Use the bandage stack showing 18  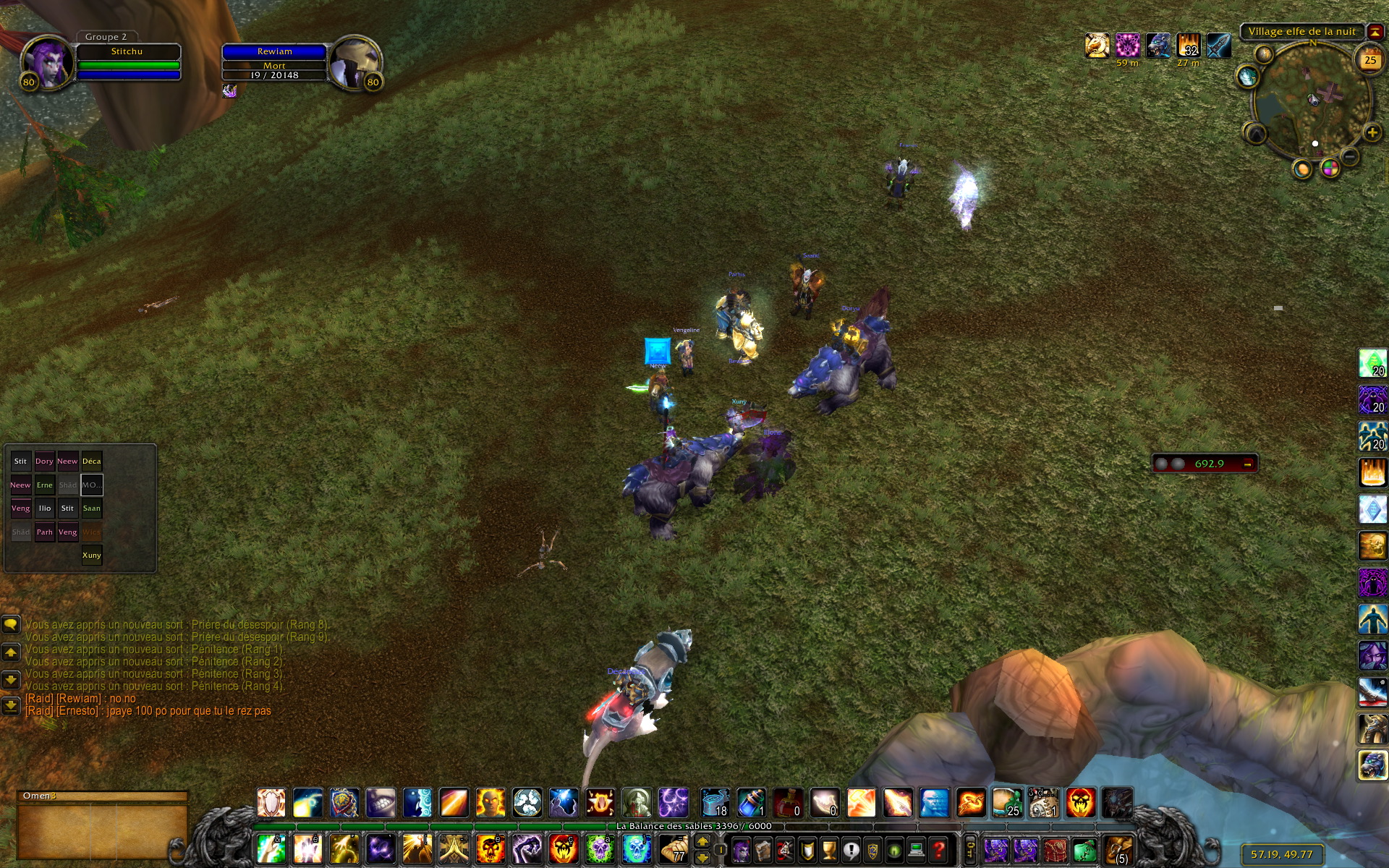715,804
